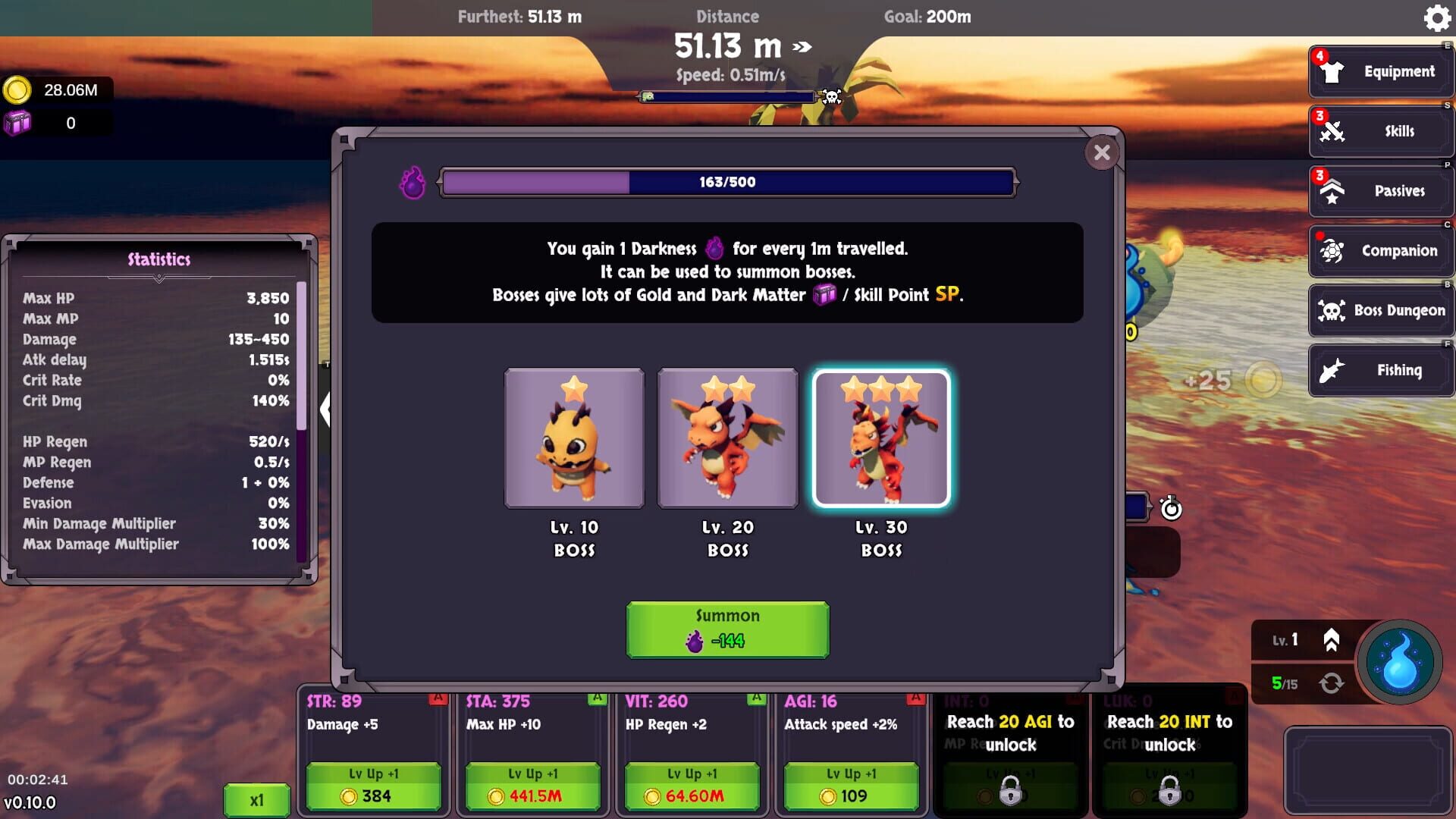Image resolution: width=1456 pixels, height=819 pixels.
Task: Open the Equipment panel
Action: 1380,71
